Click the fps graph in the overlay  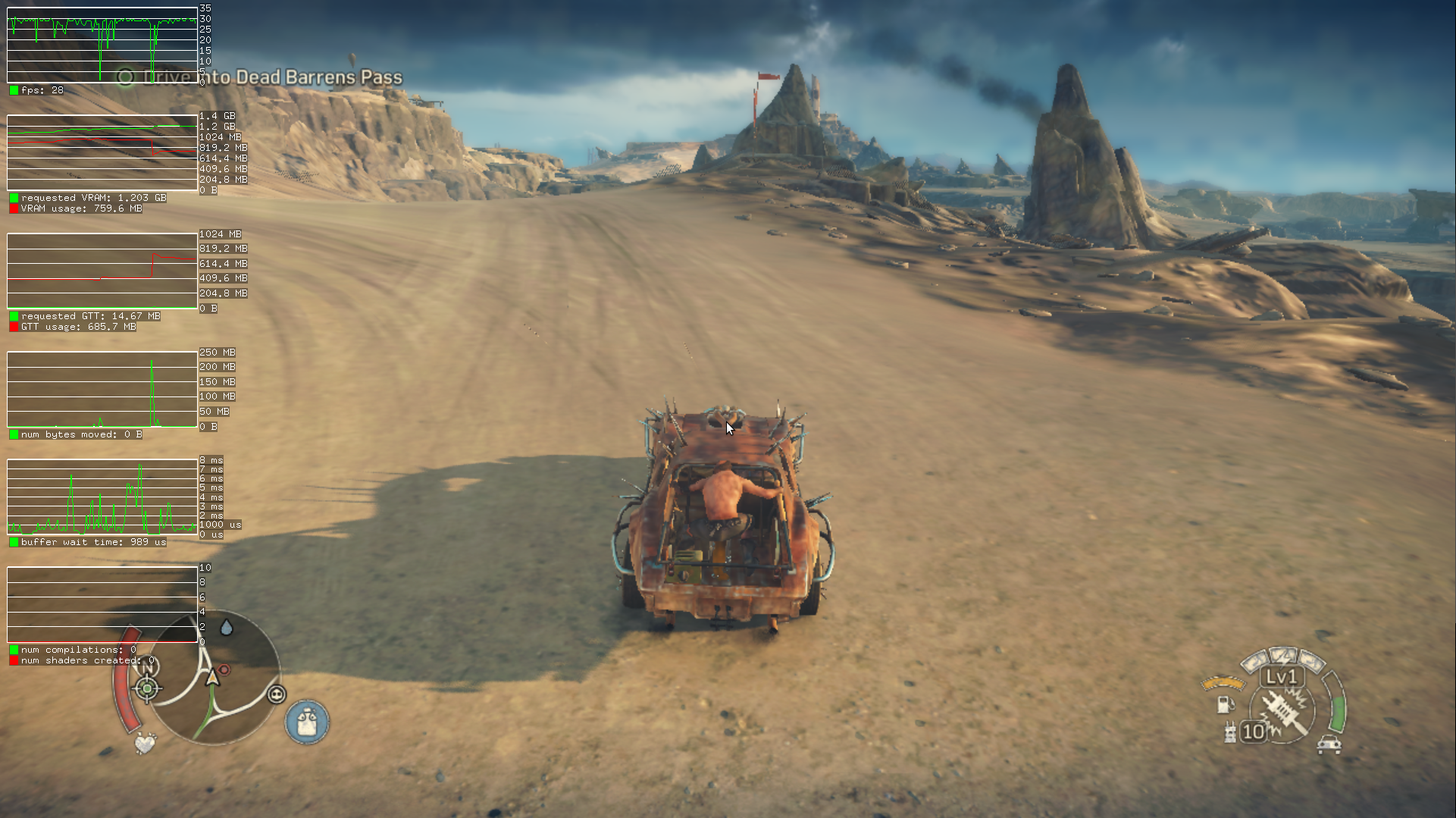(102, 45)
